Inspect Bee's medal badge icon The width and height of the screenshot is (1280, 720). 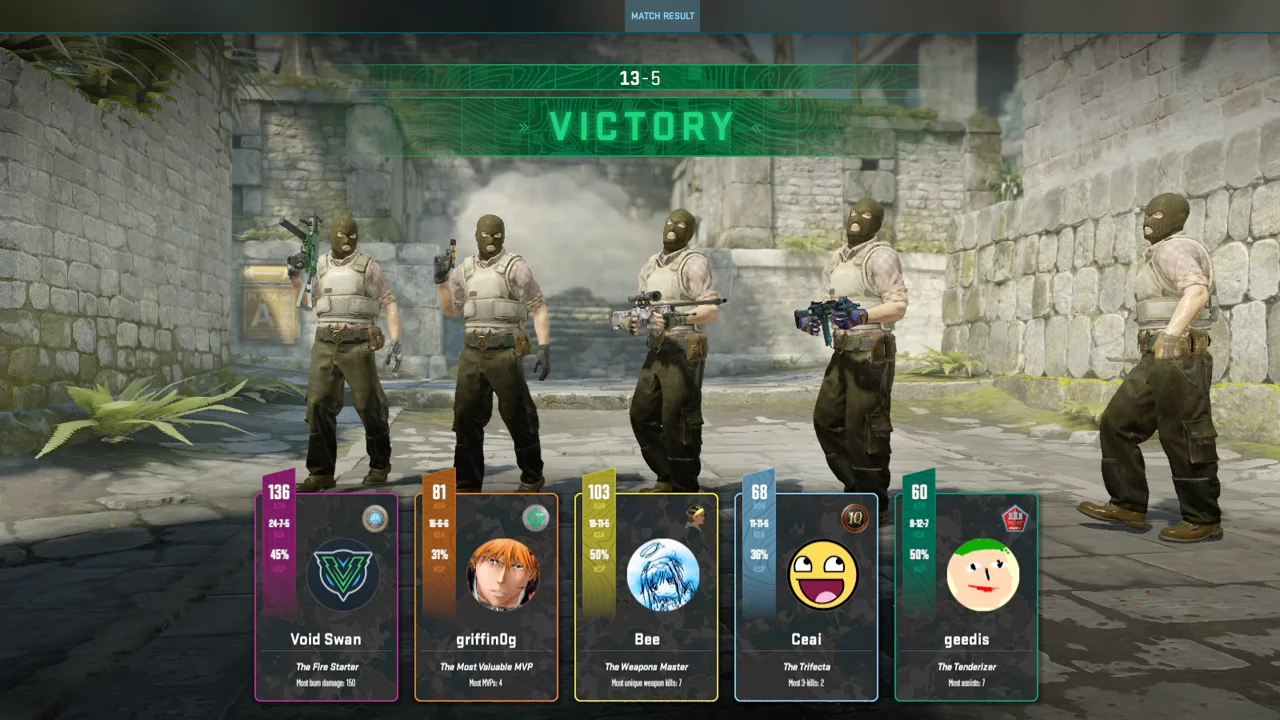tap(696, 517)
